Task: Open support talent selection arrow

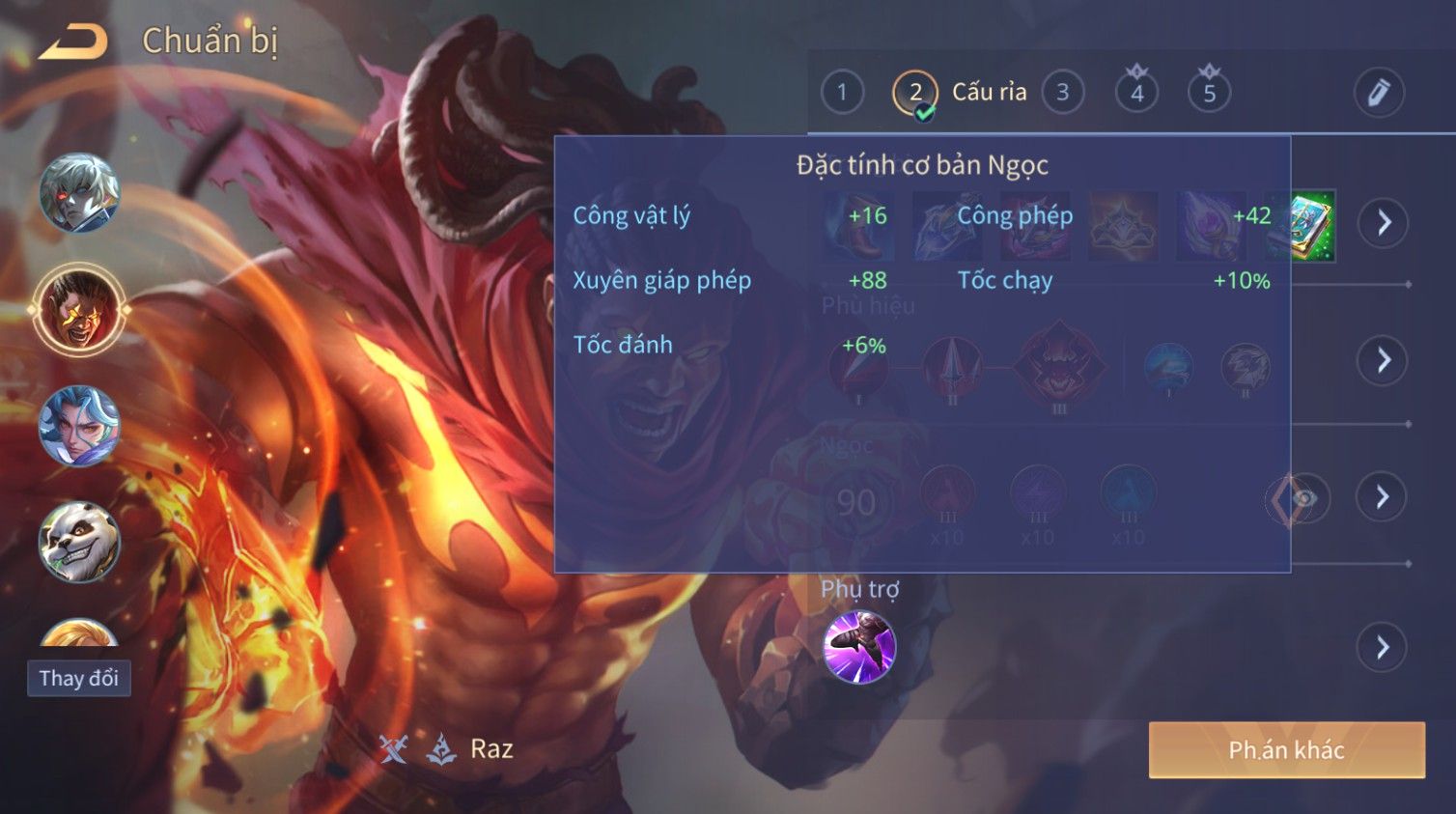Action: click(x=1383, y=647)
